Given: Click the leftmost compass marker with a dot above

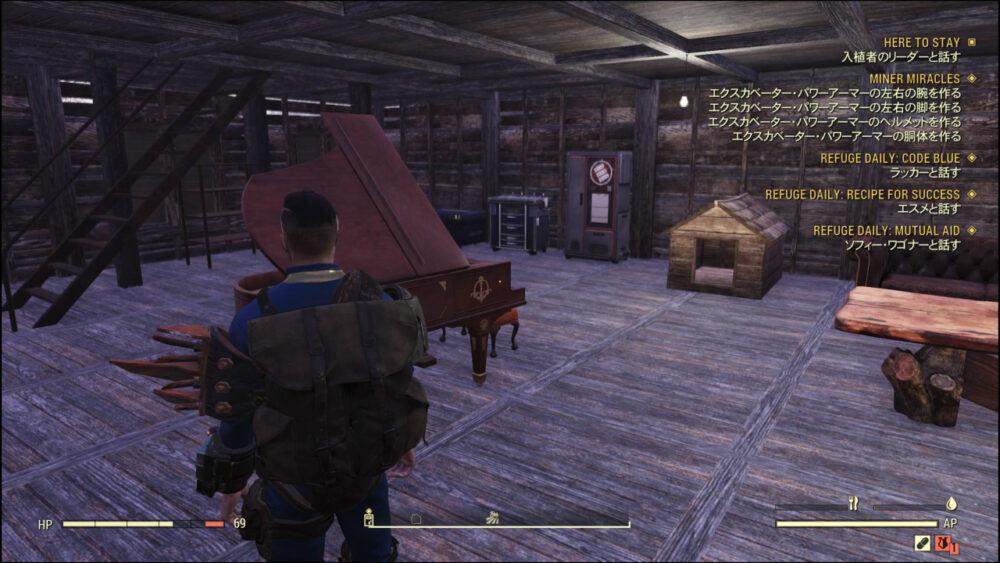Looking at the screenshot, I should coord(369,517).
